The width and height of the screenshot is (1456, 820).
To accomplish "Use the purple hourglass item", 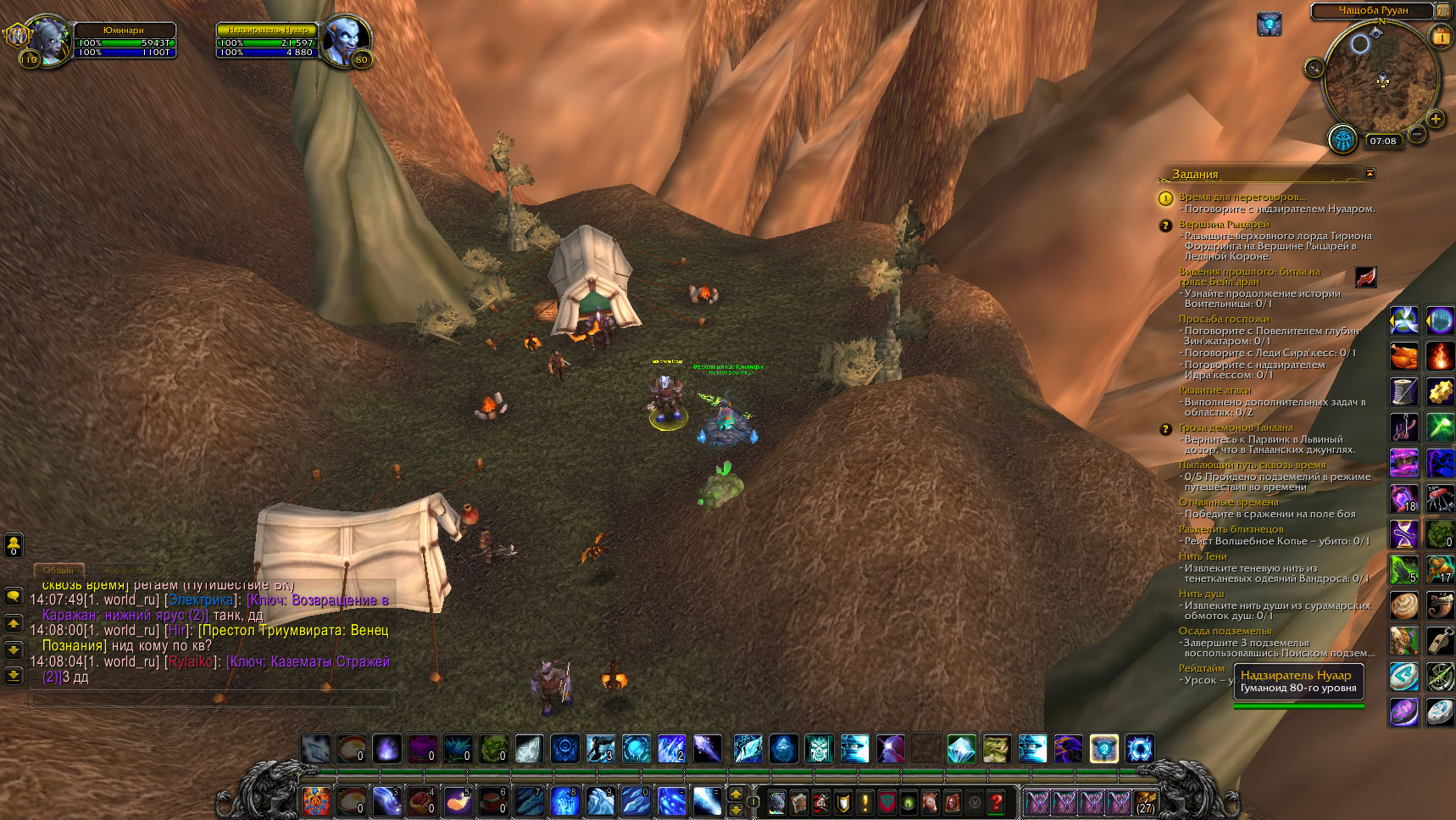I will tap(1404, 533).
